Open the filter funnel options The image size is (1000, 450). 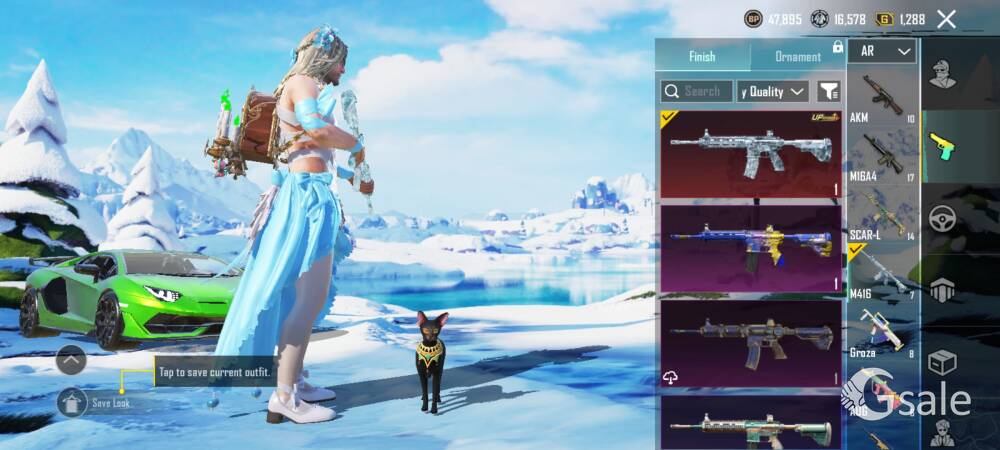(x=828, y=91)
